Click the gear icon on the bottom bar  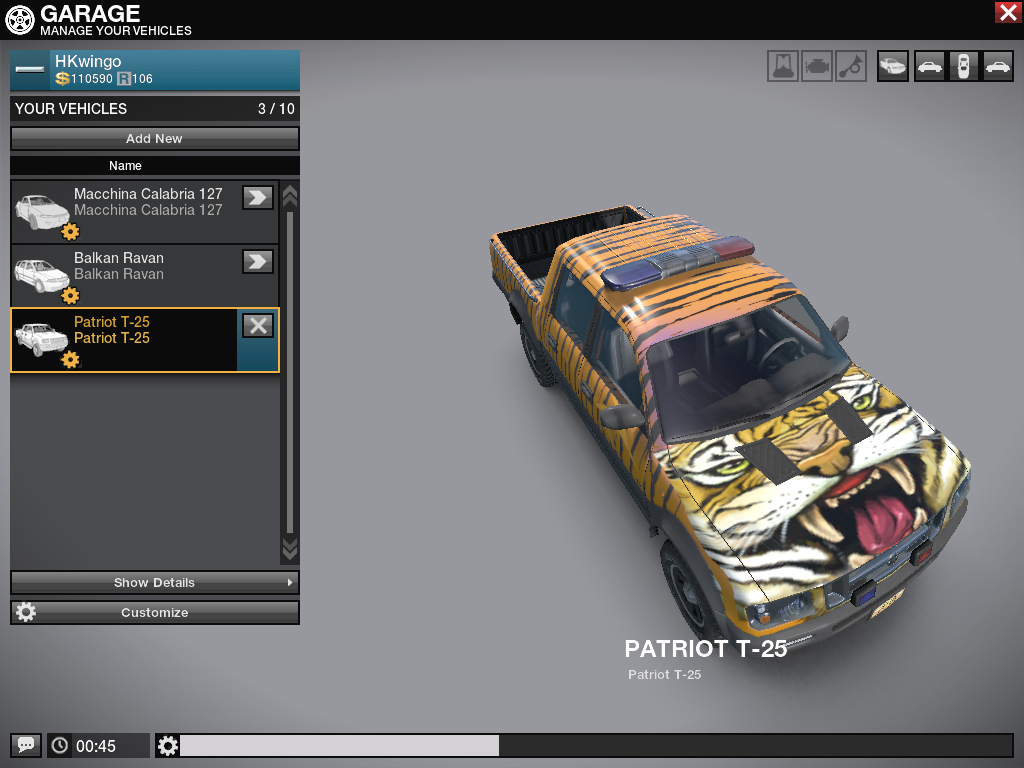click(x=168, y=745)
